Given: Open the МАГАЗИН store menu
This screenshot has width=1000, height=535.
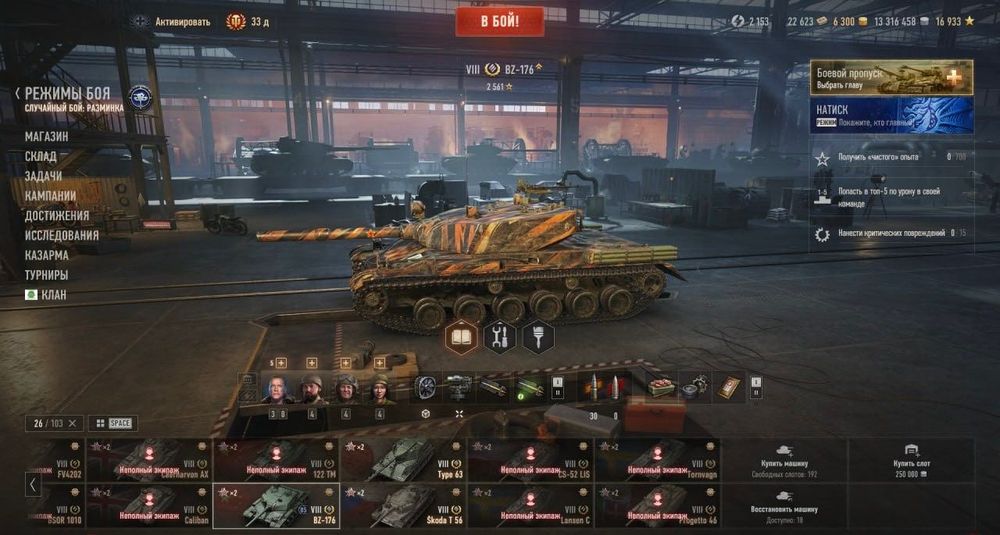Looking at the screenshot, I should 47,136.
